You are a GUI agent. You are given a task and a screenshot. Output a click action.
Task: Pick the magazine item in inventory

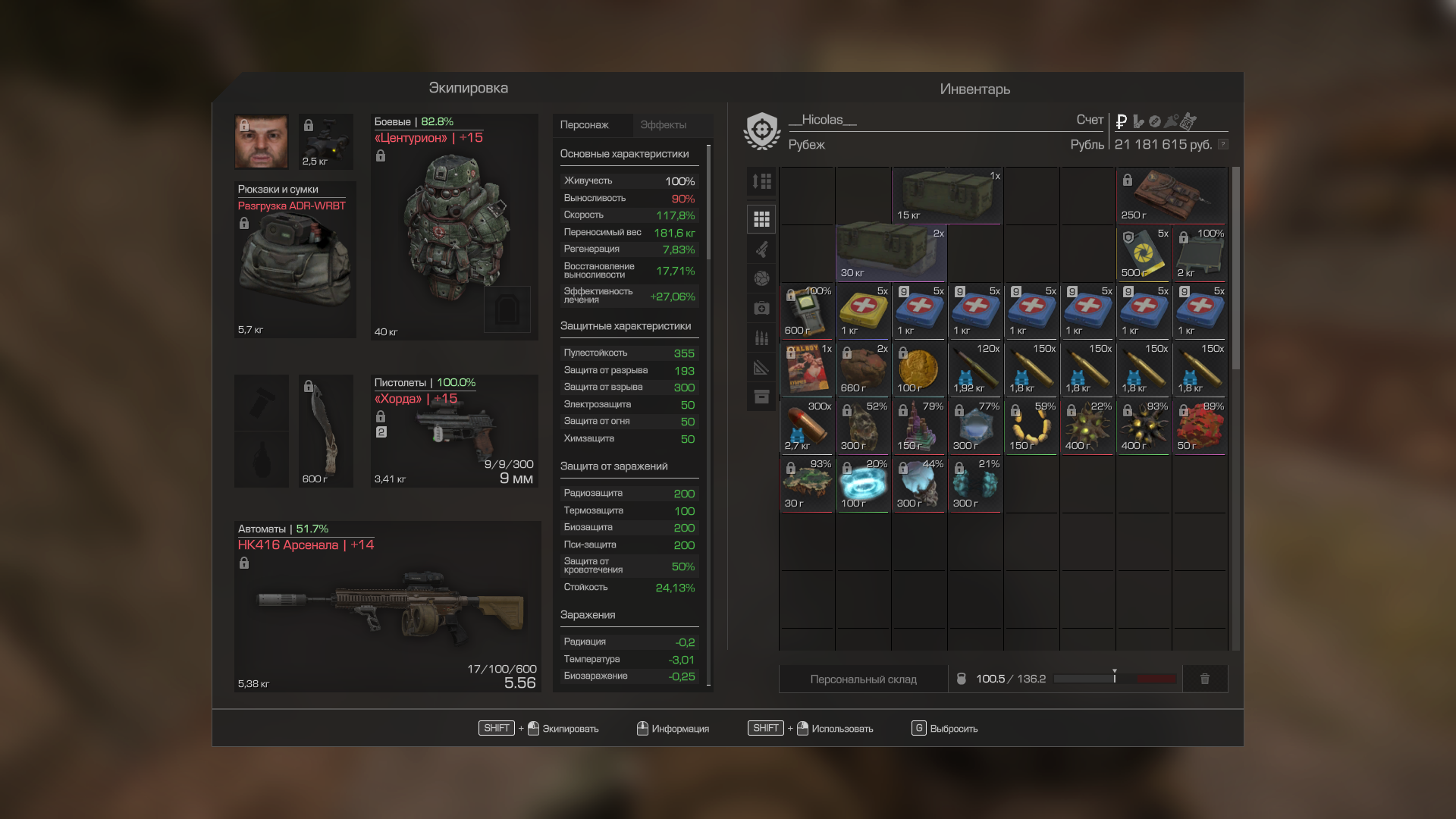pos(807,369)
